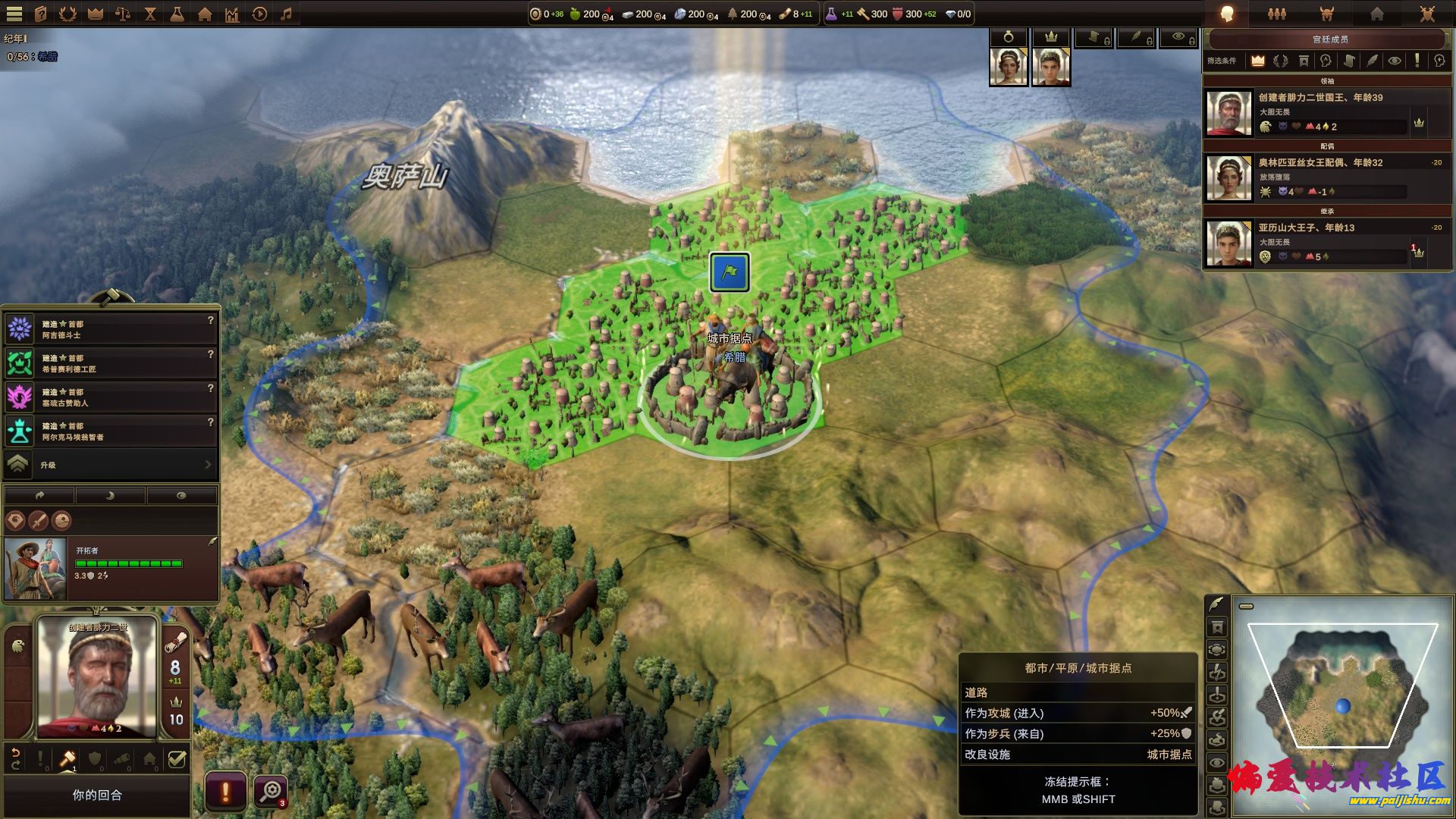This screenshot has height=819, width=1456.
Task: Select the 开拓者 settler unit card
Action: (x=111, y=569)
